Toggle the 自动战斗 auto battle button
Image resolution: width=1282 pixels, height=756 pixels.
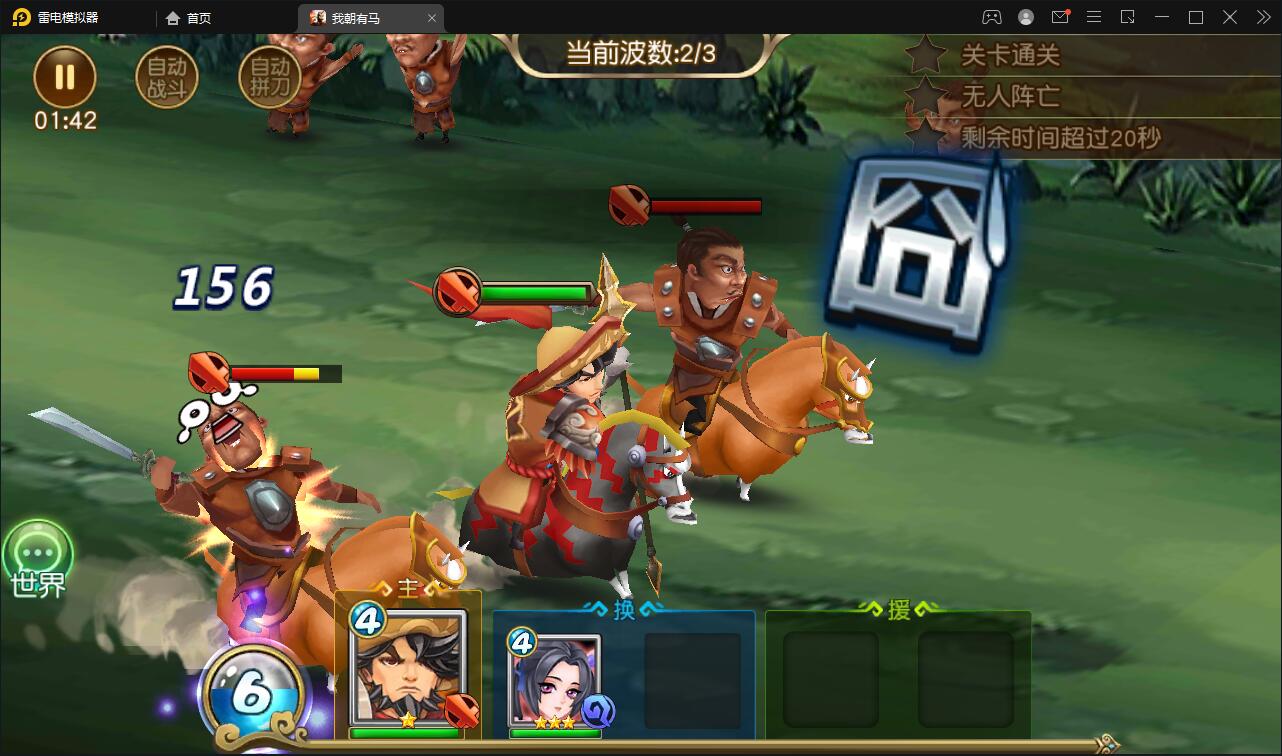(167, 78)
